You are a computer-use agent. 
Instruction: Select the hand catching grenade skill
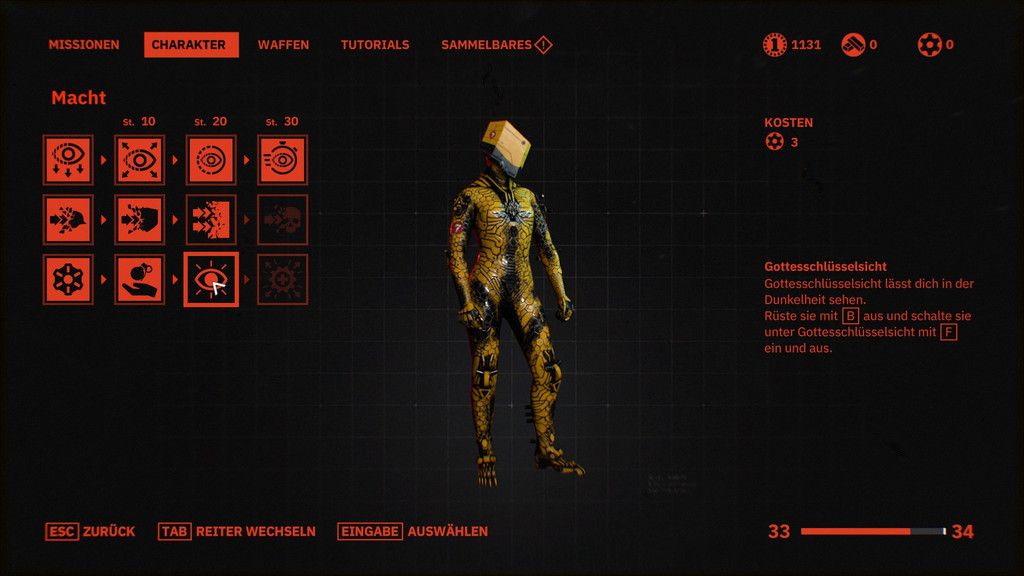(139, 279)
